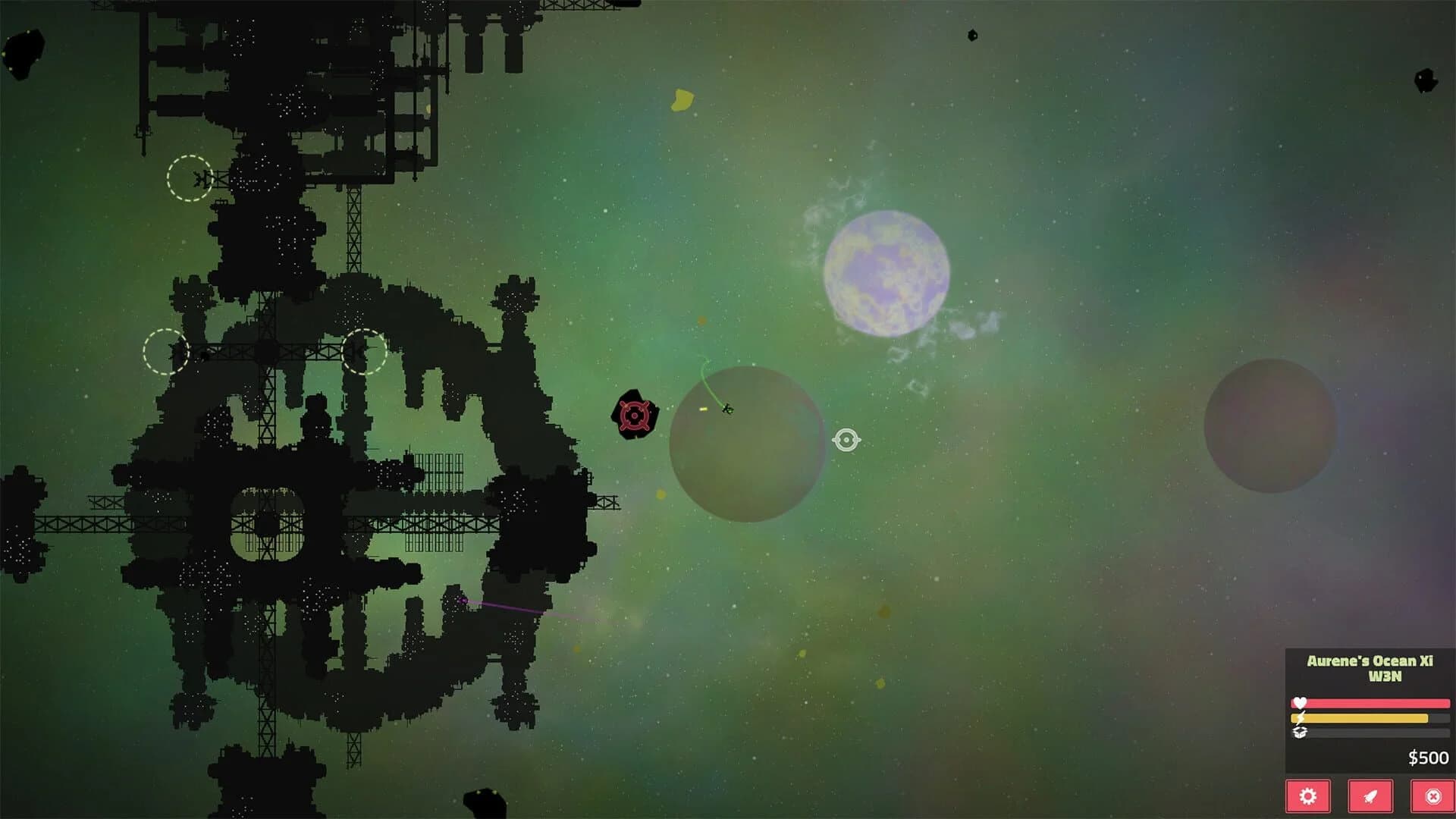The width and height of the screenshot is (1456, 819).
Task: Click the small asteroid in the top-left corner
Action: [x=23, y=52]
